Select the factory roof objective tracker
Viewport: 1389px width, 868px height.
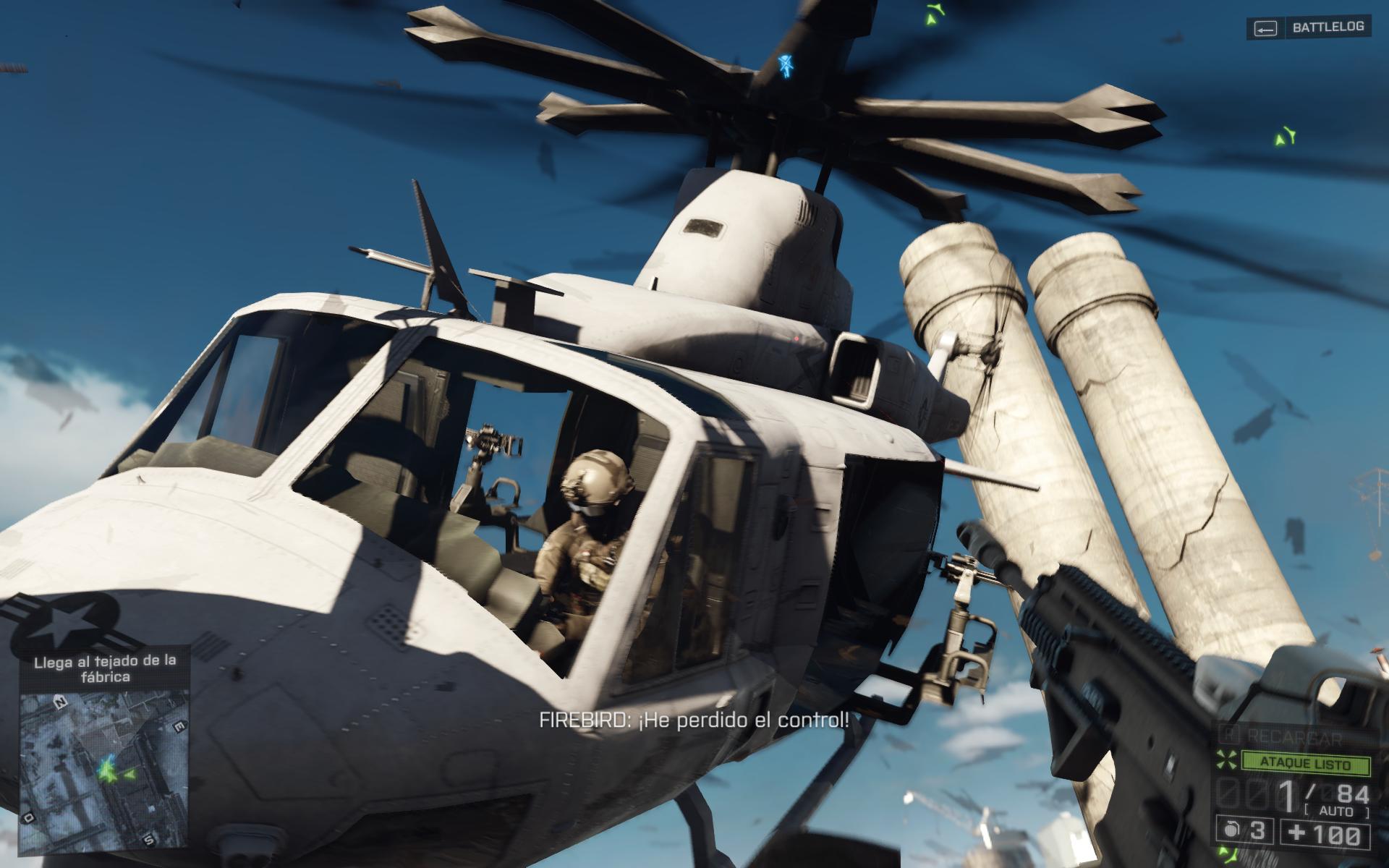[105, 668]
